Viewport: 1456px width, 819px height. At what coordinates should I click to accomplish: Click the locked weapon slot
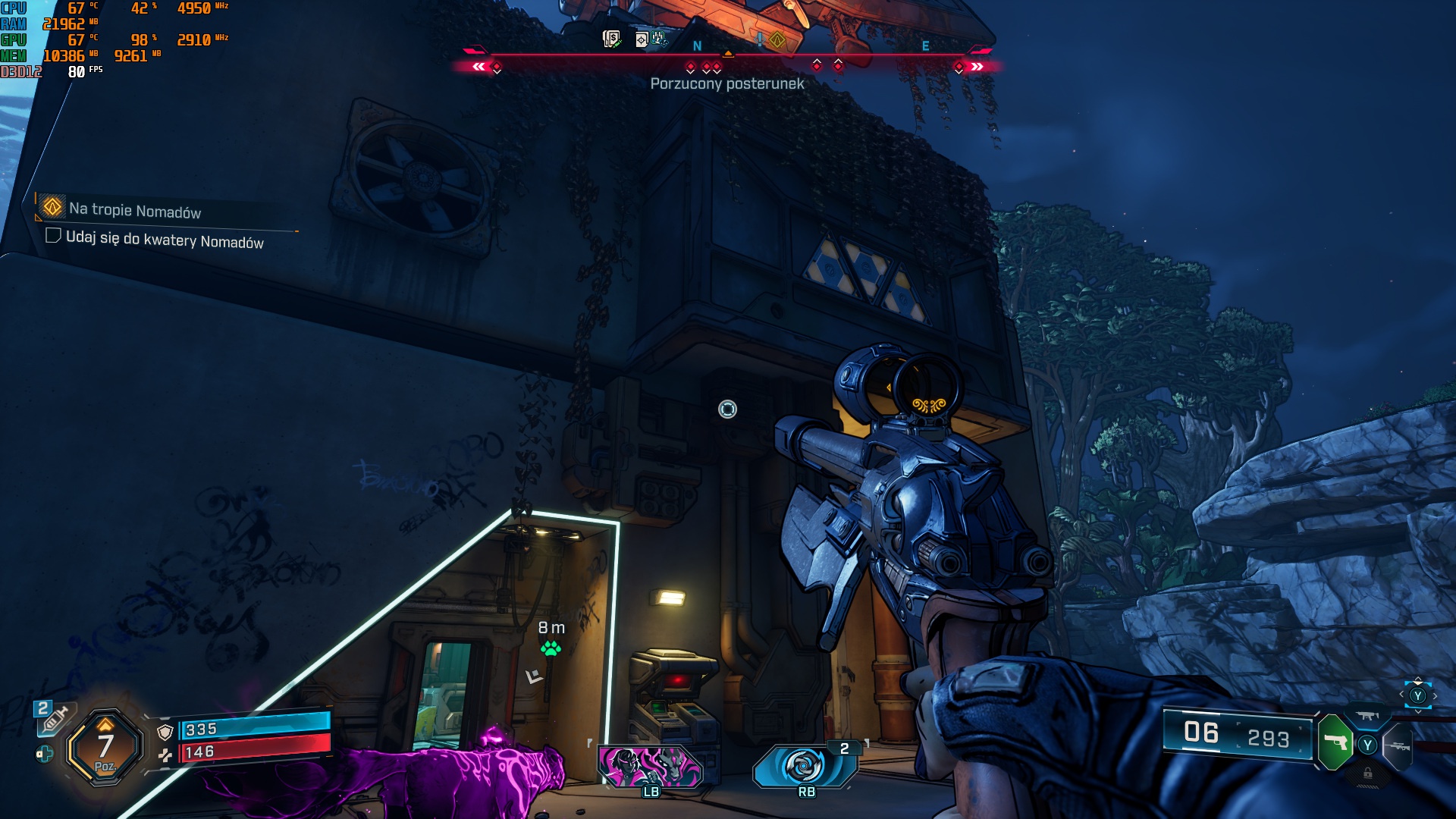[x=1367, y=773]
